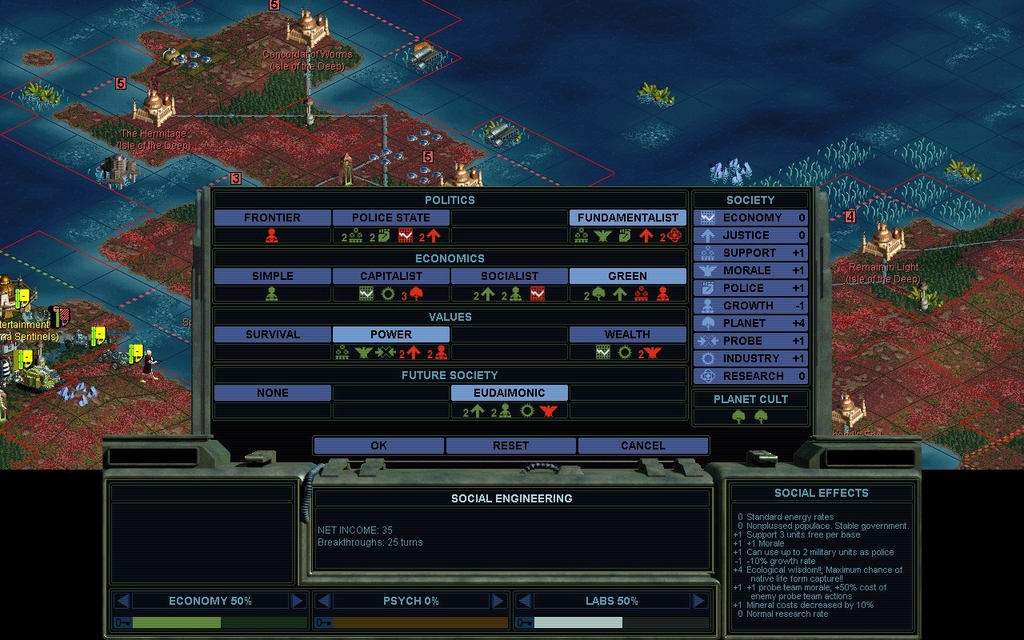The height and width of the screenshot is (640, 1024).
Task: Increase Economy allocation with right arrow
Action: coord(297,601)
